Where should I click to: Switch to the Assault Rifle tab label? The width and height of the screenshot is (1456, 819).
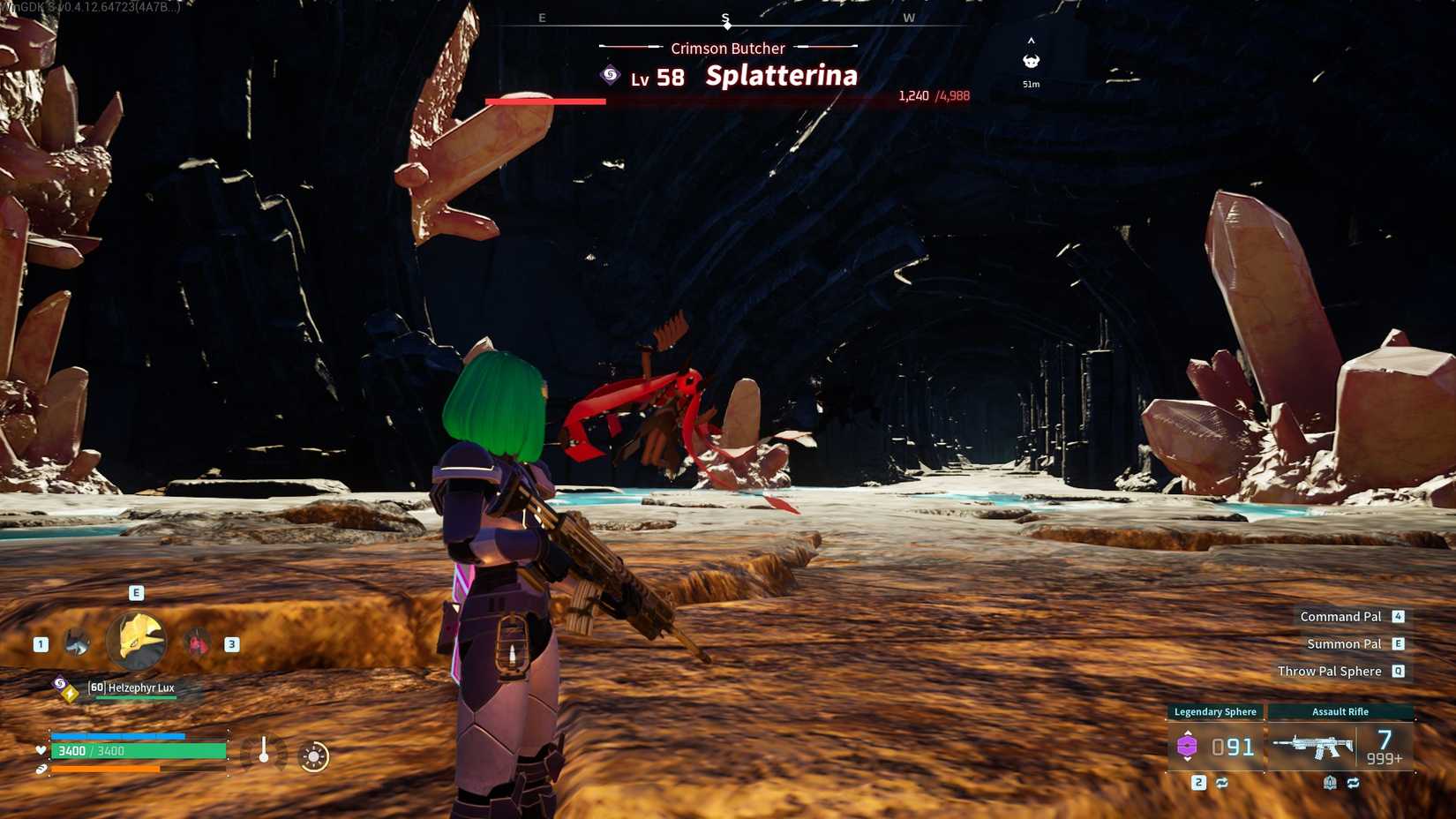pyautogui.click(x=1340, y=710)
